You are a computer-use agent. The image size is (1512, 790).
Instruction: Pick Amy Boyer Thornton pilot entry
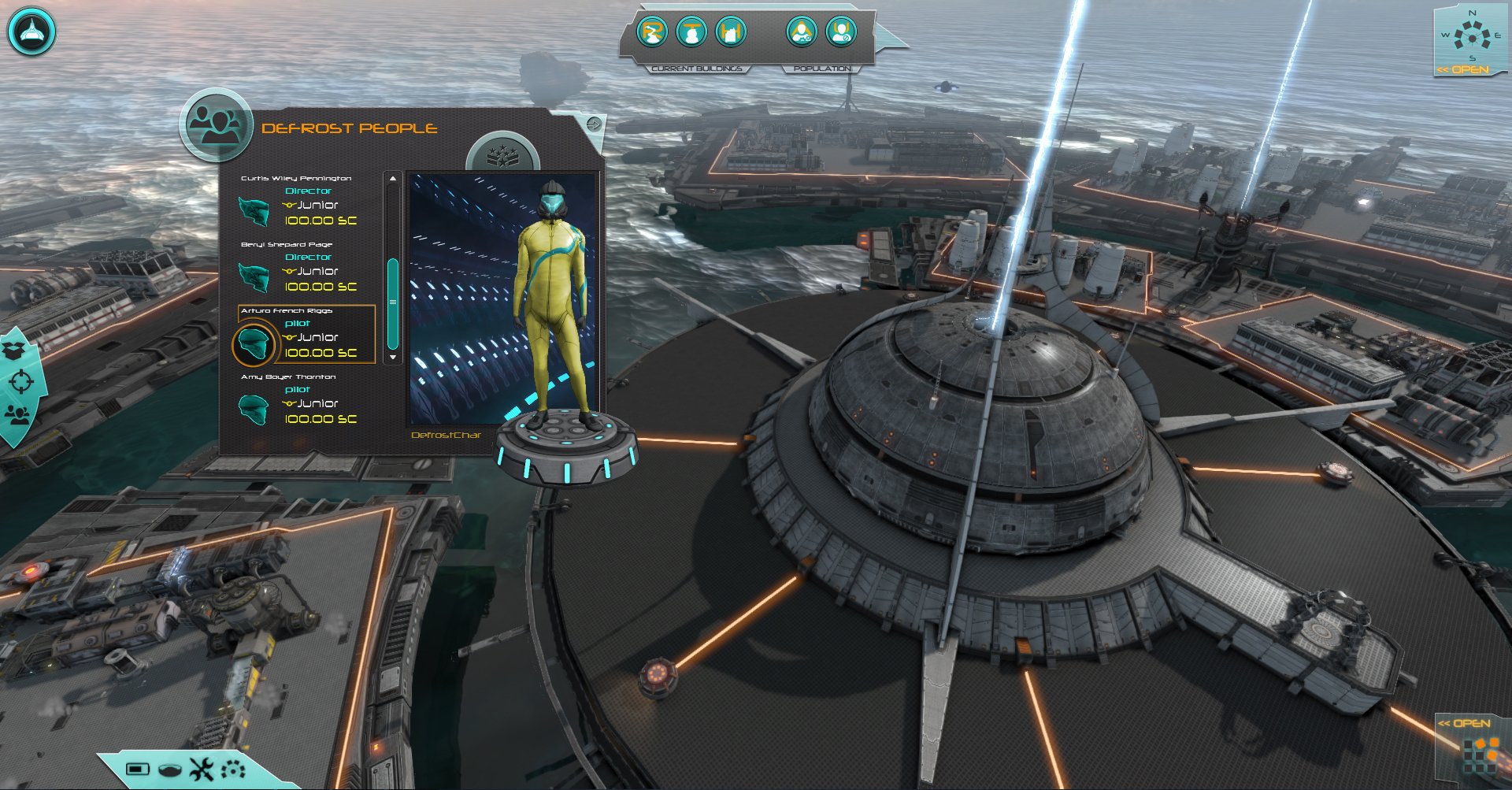(299, 400)
